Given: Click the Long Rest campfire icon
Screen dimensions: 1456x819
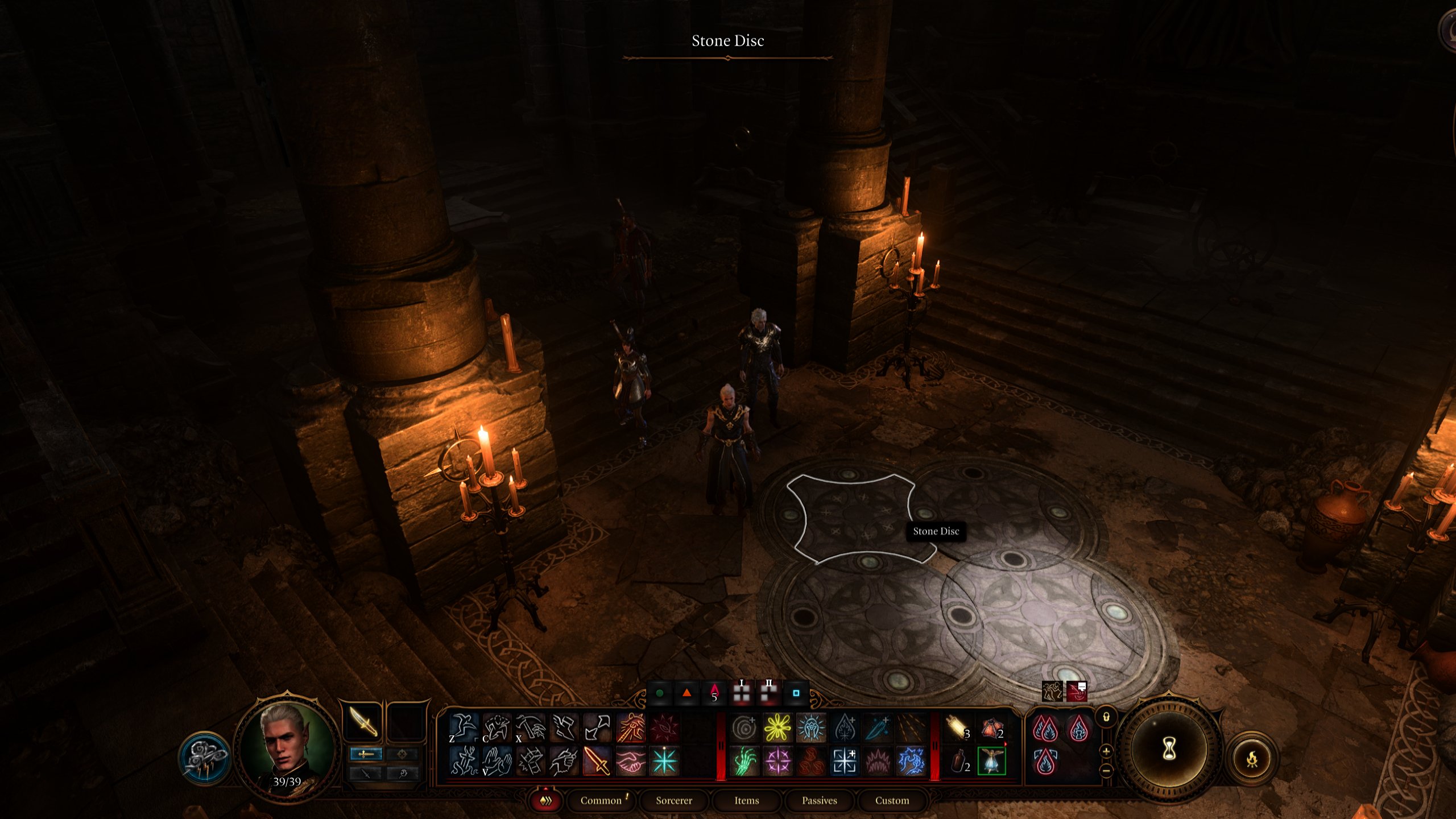Looking at the screenshot, I should pyautogui.click(x=1254, y=759).
